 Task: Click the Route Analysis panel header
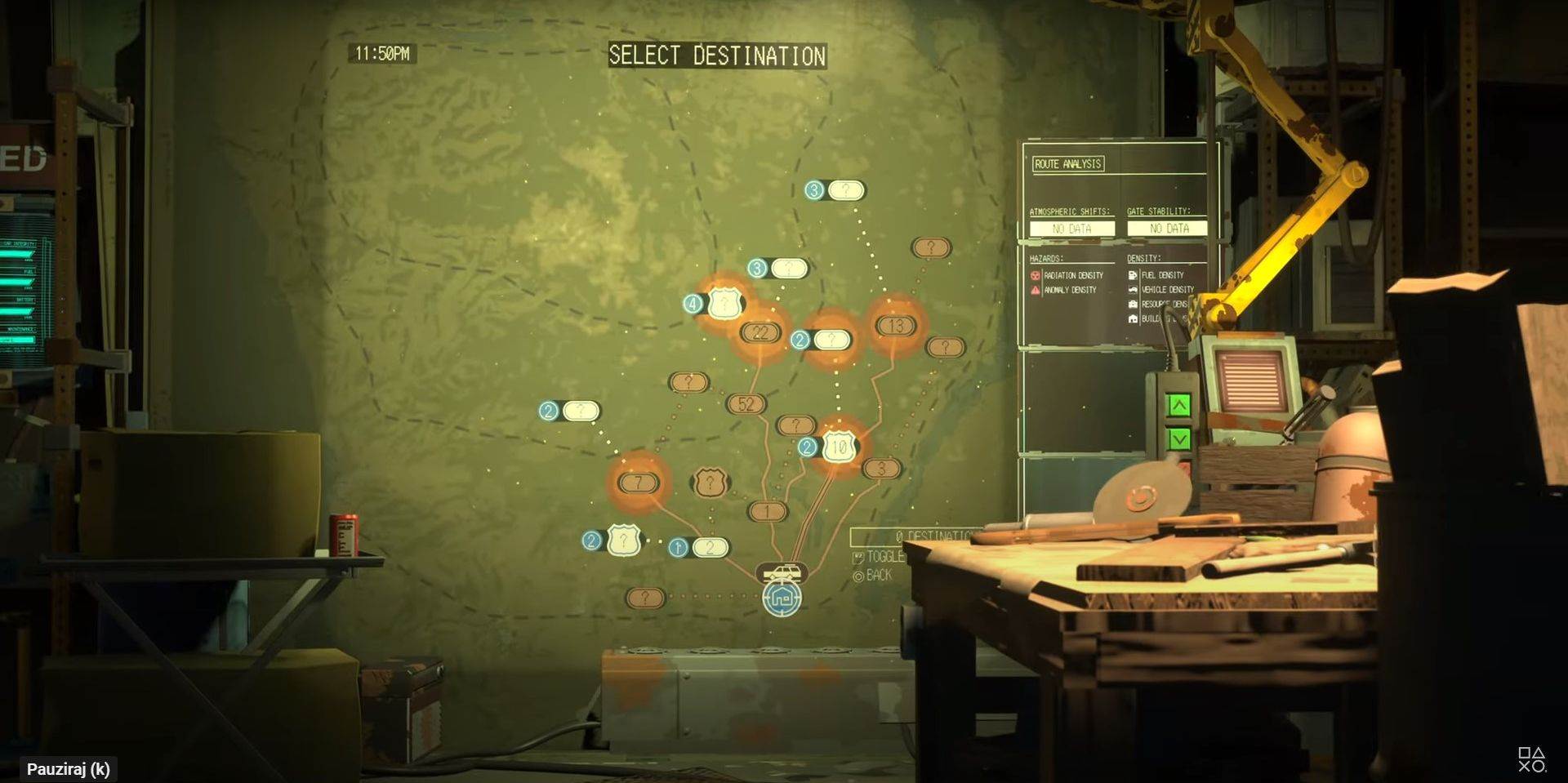(x=1068, y=164)
